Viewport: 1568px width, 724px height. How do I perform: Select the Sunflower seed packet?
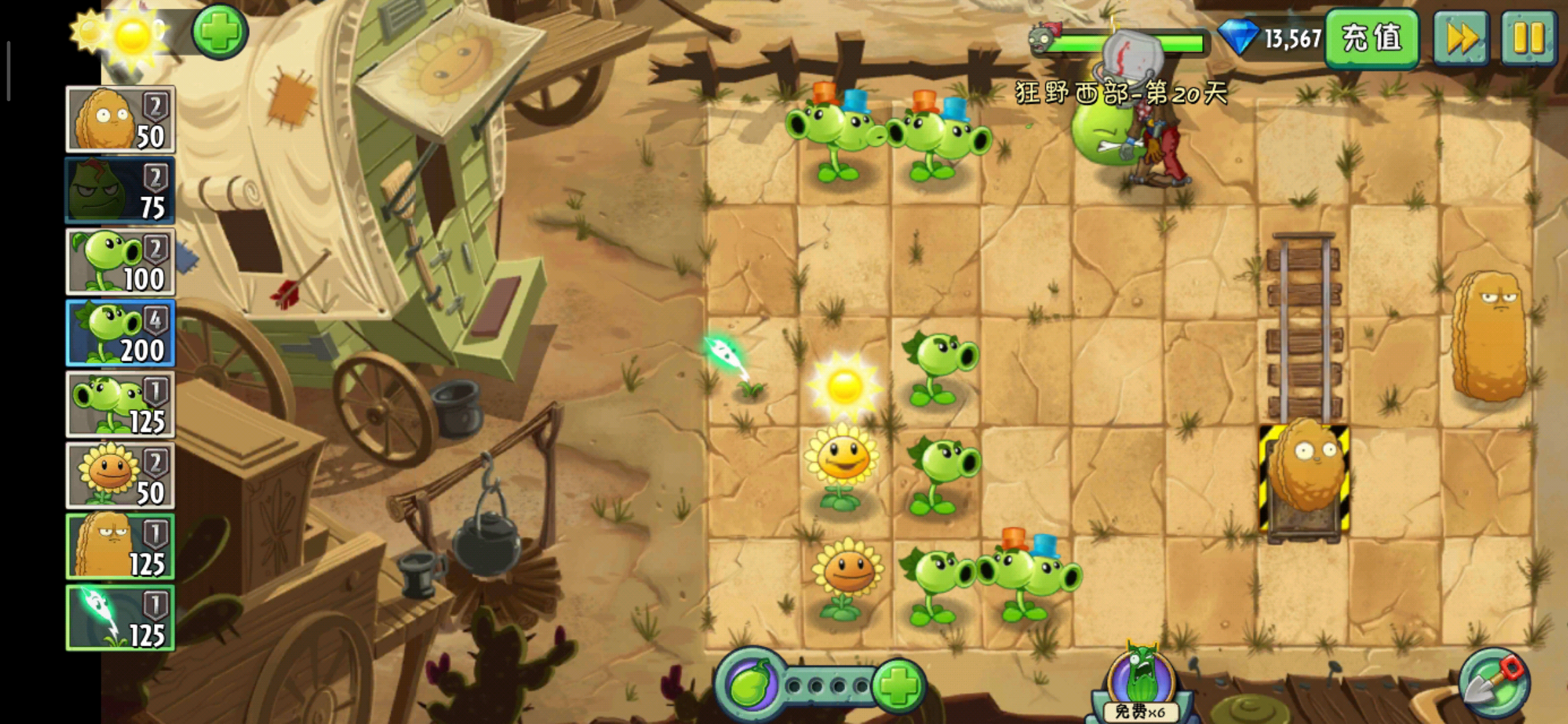point(121,475)
